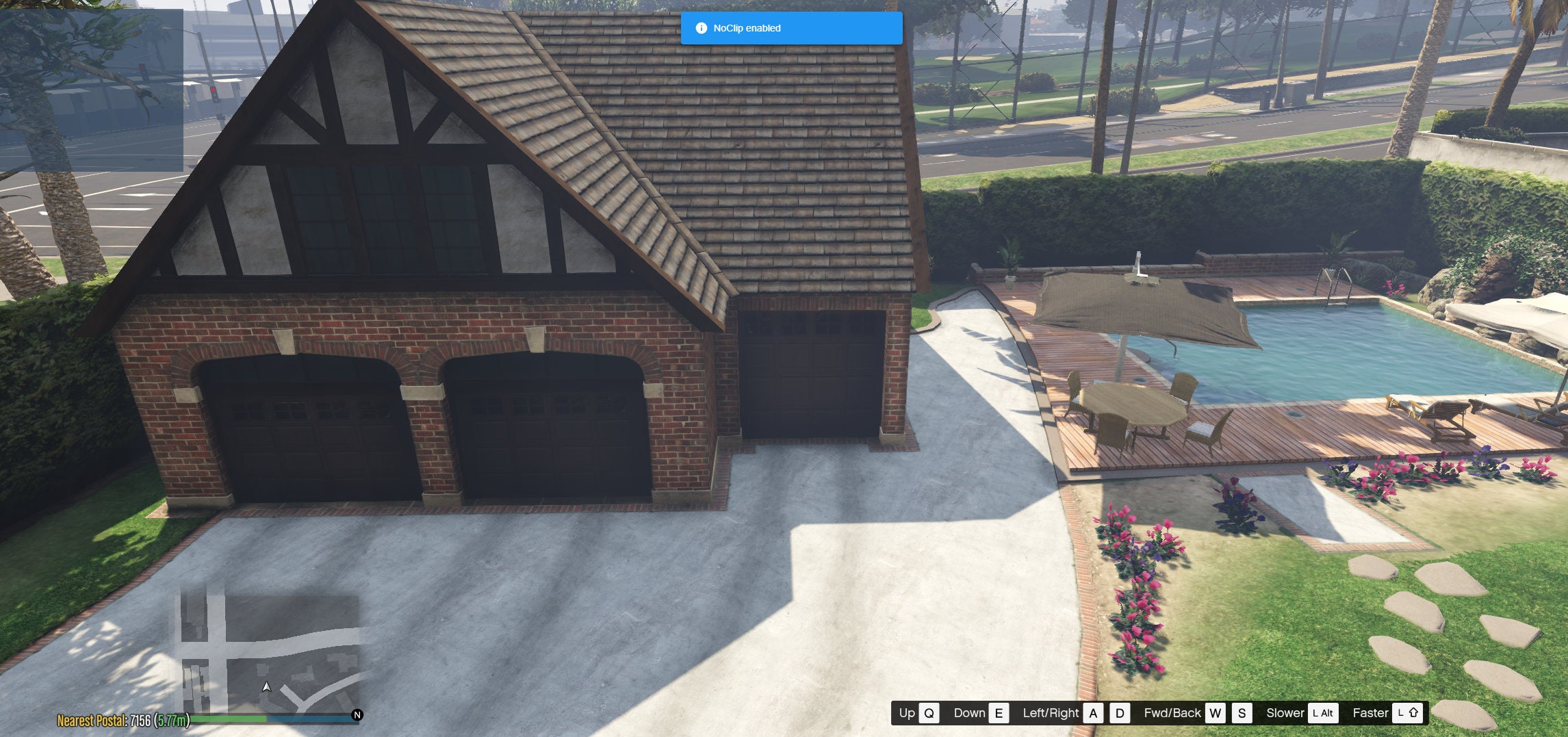Click the 5.77m distance readout
This screenshot has width=1568, height=737.
point(172,721)
